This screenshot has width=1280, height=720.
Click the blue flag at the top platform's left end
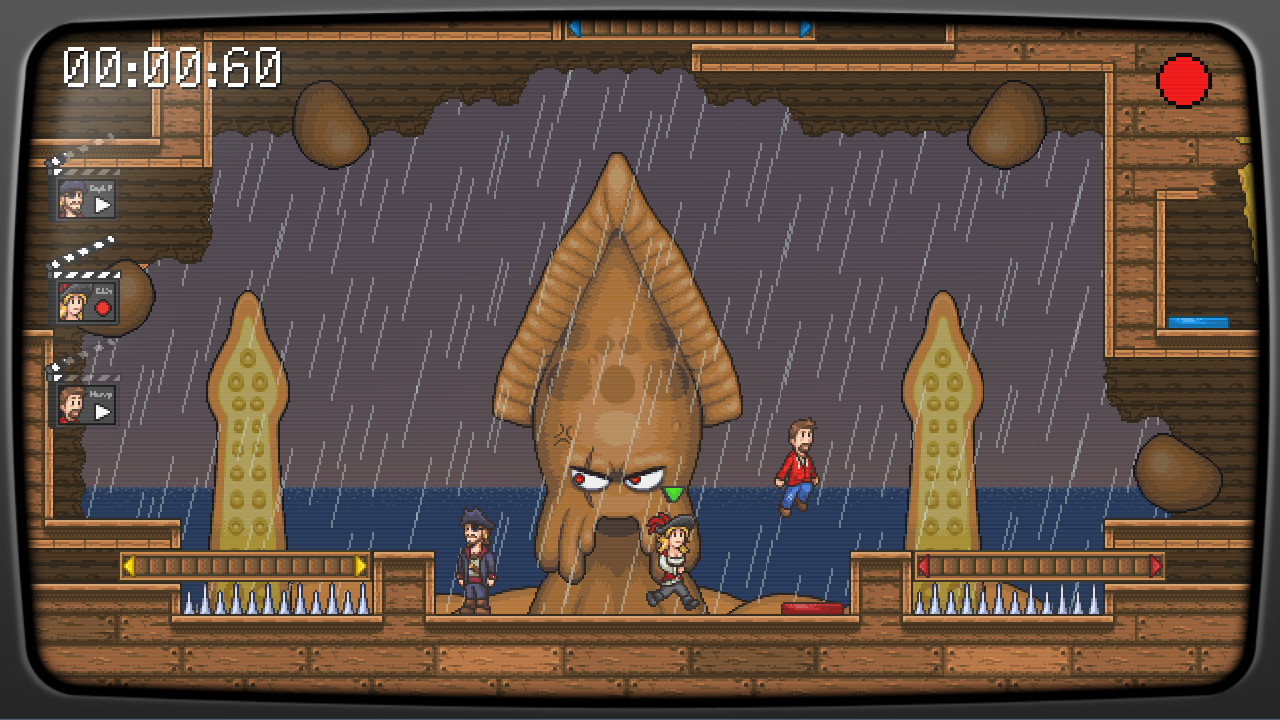pyautogui.click(x=574, y=27)
